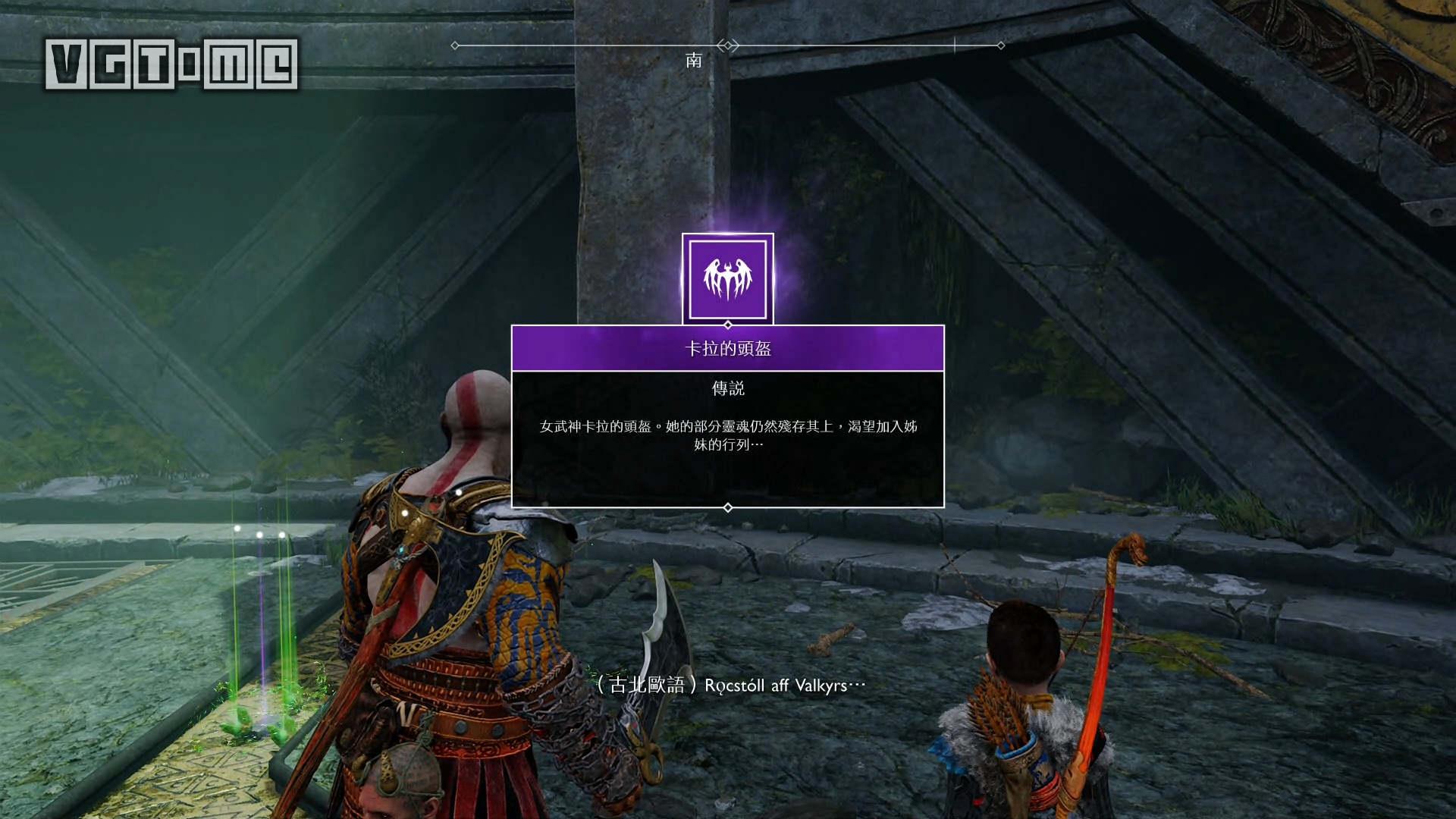Toggle the diamond marker below the item icon
This screenshot has height=819, width=1456.
pyautogui.click(x=727, y=323)
